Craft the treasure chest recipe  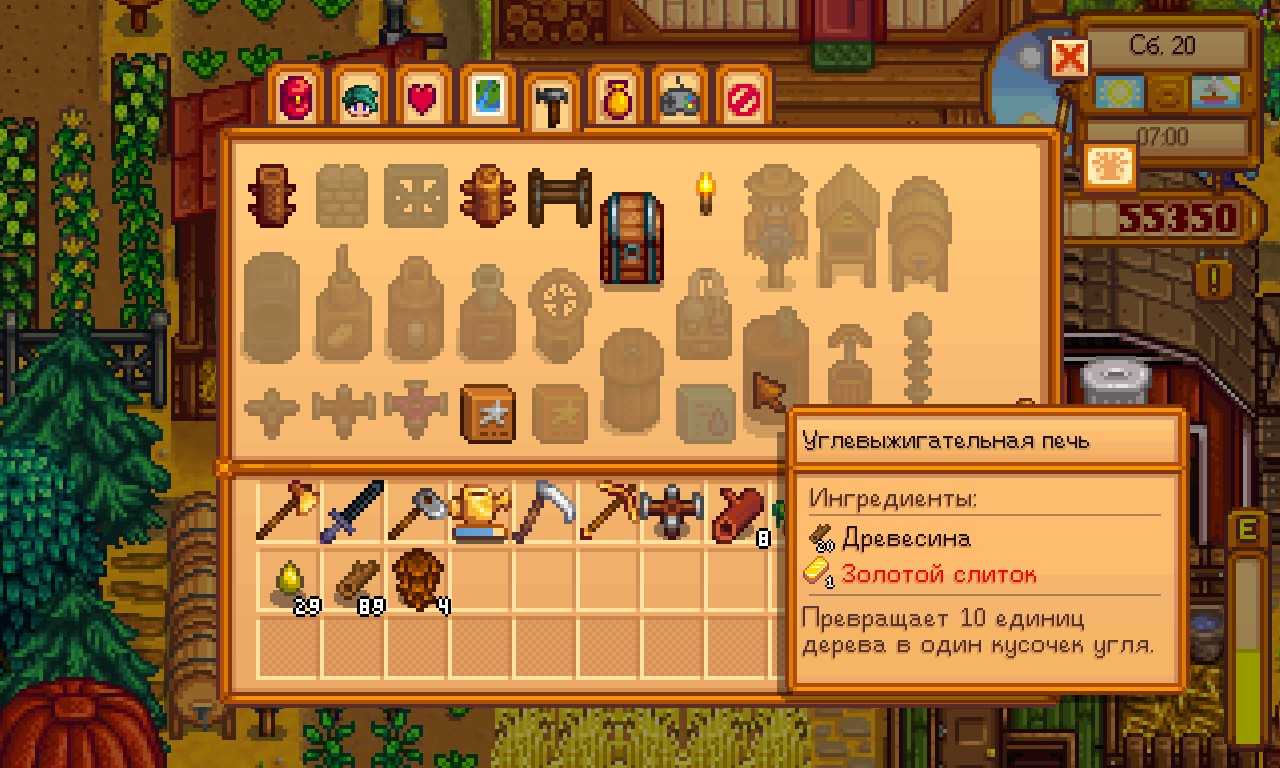point(631,238)
